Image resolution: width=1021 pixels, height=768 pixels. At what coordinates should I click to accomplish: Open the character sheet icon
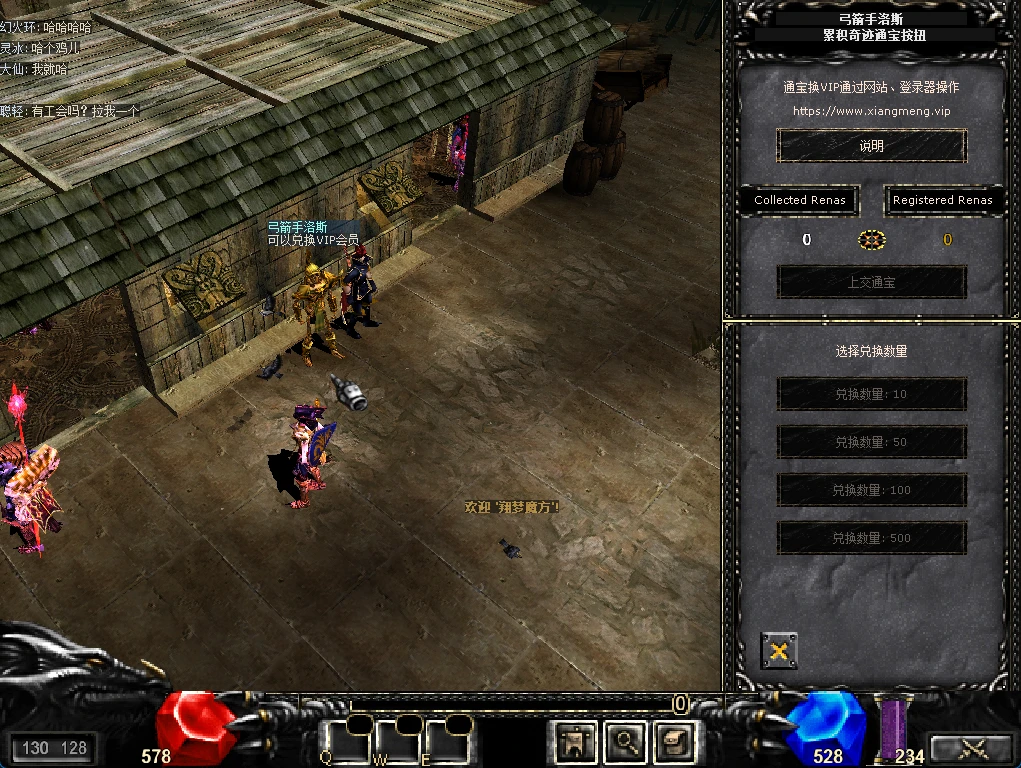(577, 741)
